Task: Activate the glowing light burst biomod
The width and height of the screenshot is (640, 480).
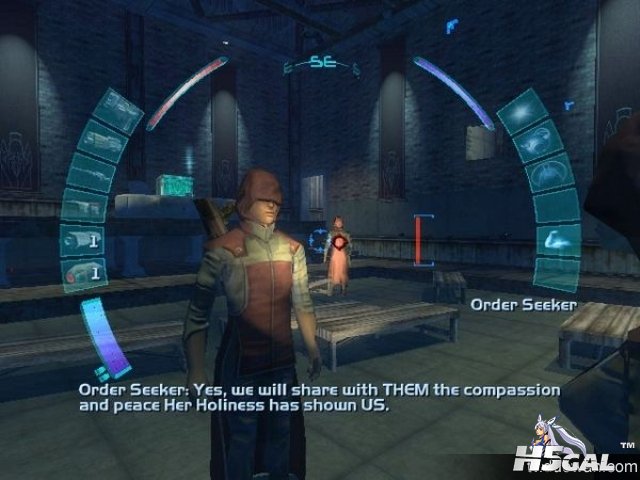Action: (x=522, y=112)
